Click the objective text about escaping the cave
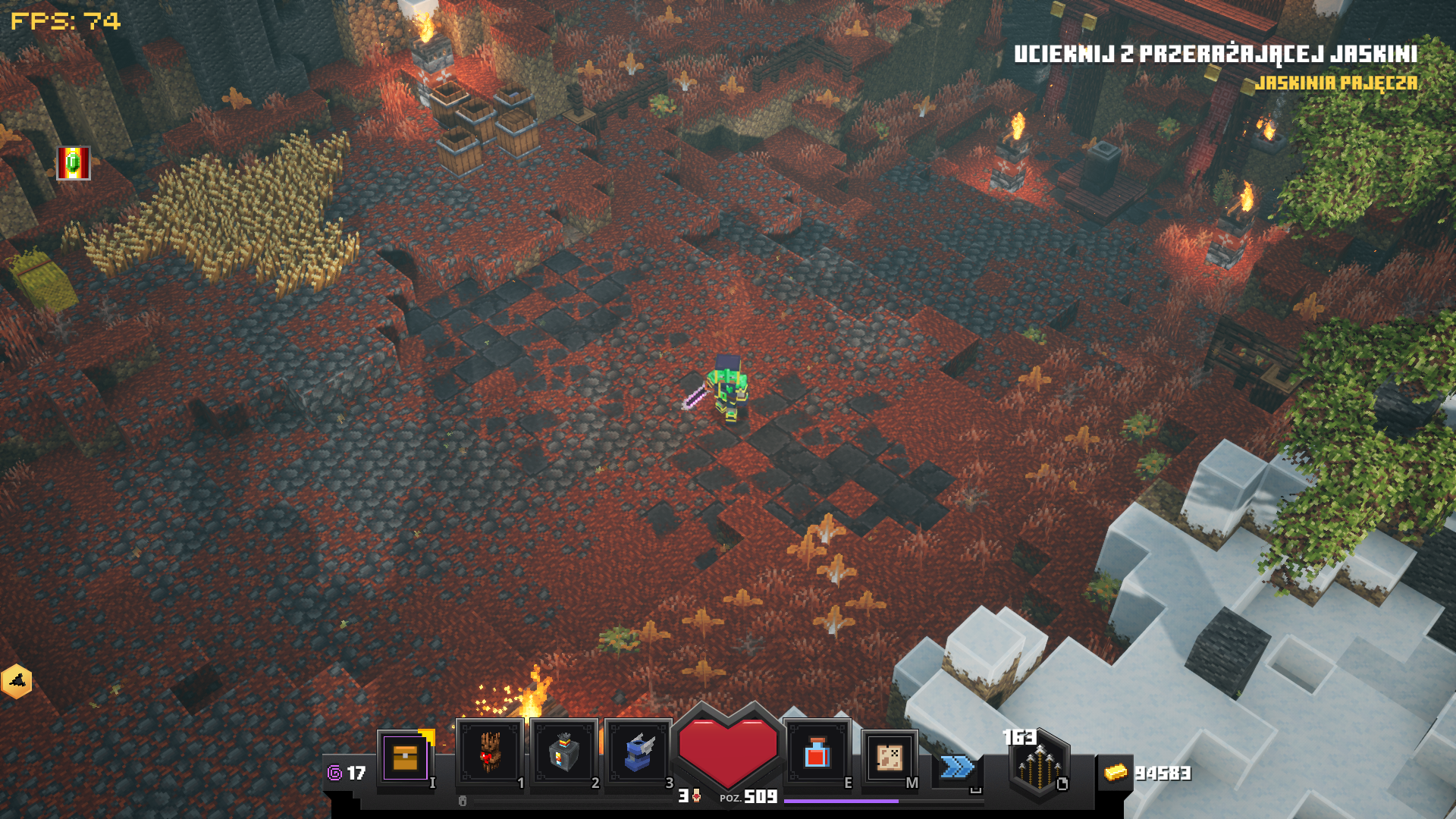This screenshot has height=819, width=1456. coord(1215,54)
